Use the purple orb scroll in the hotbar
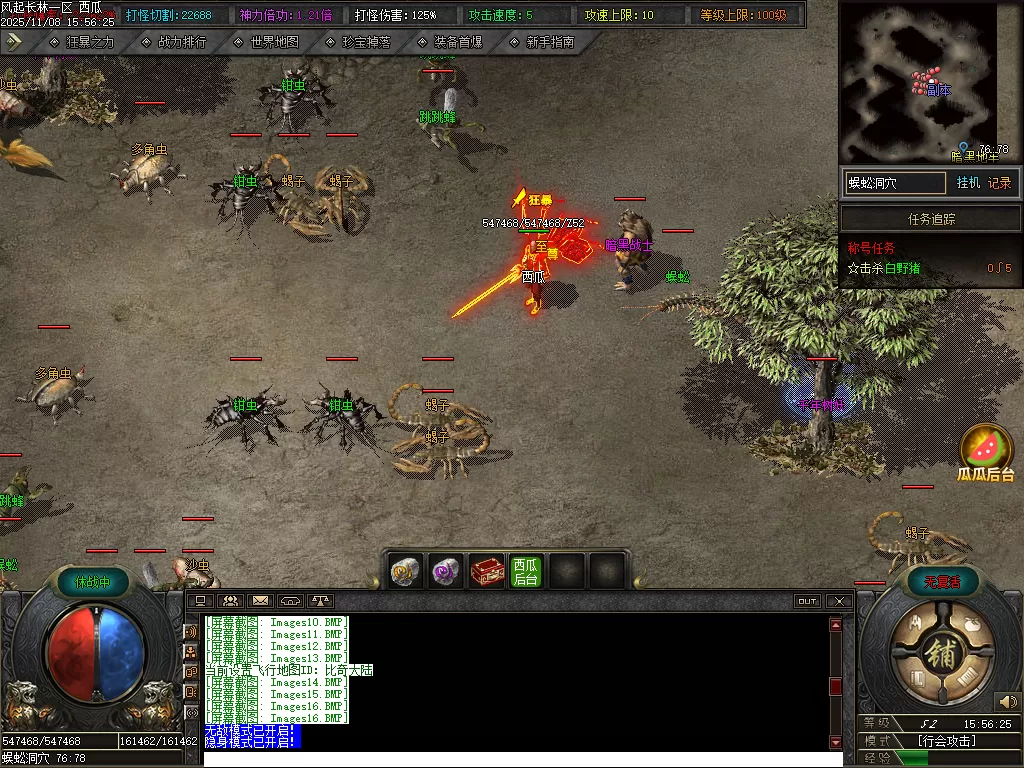 446,571
